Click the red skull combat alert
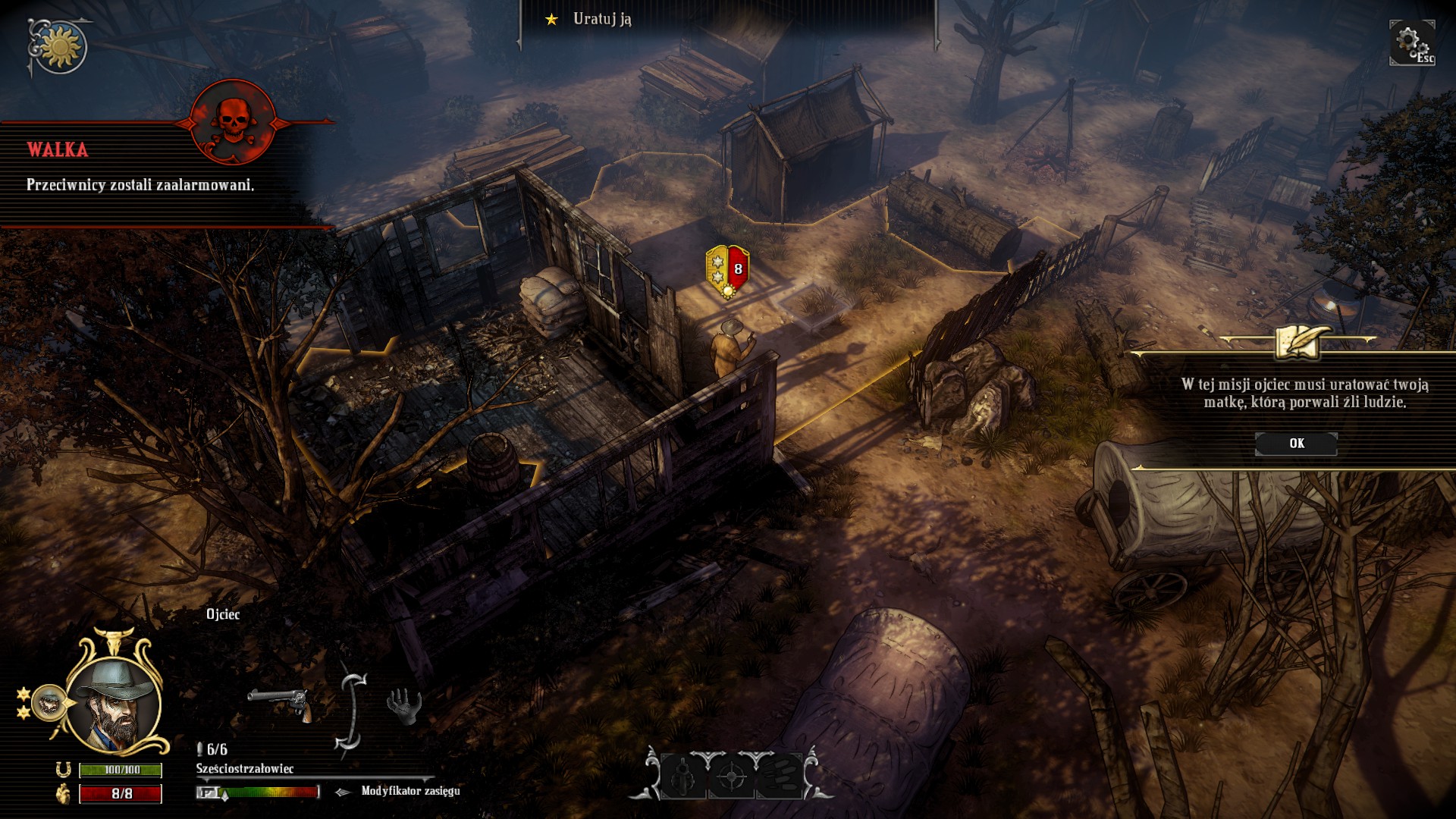 click(x=233, y=121)
